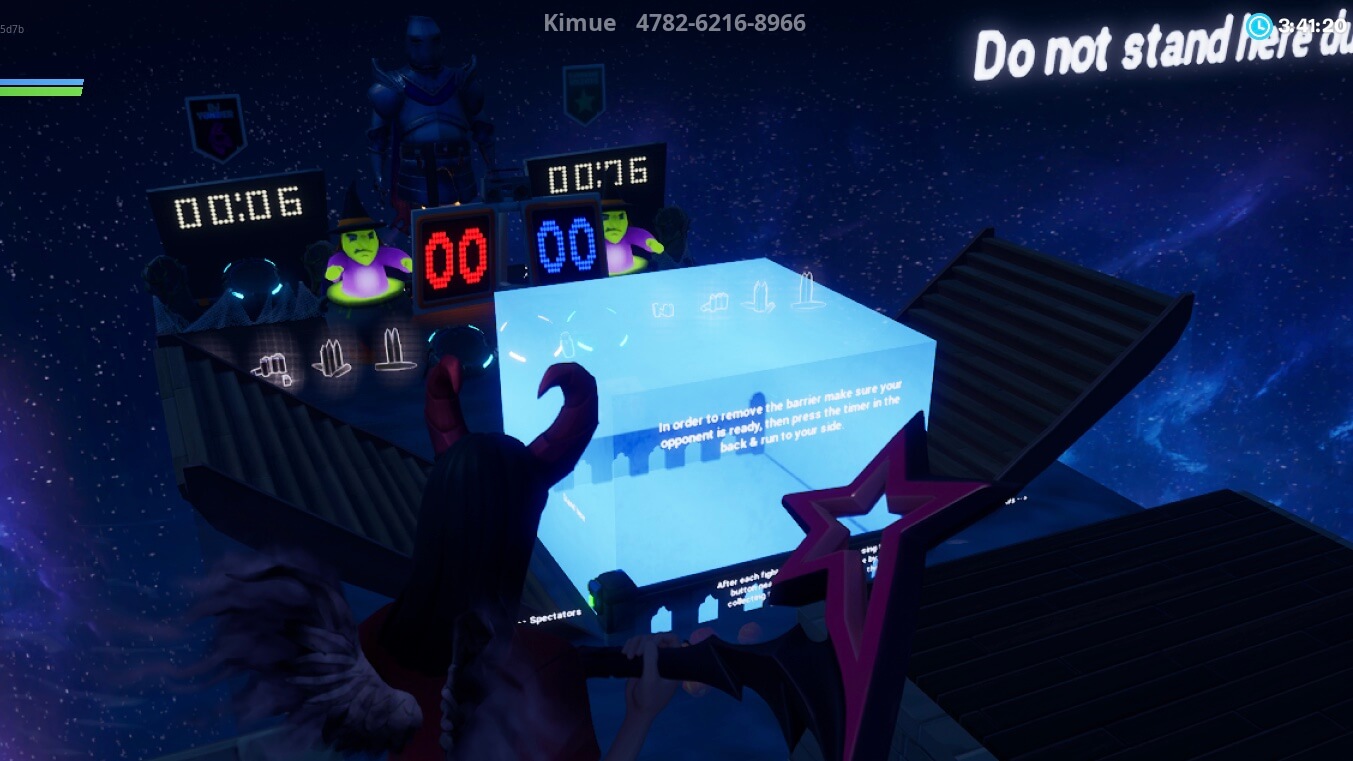The height and width of the screenshot is (761, 1353).
Task: Click the ammo box icon on the blue barrier
Action: (664, 307)
